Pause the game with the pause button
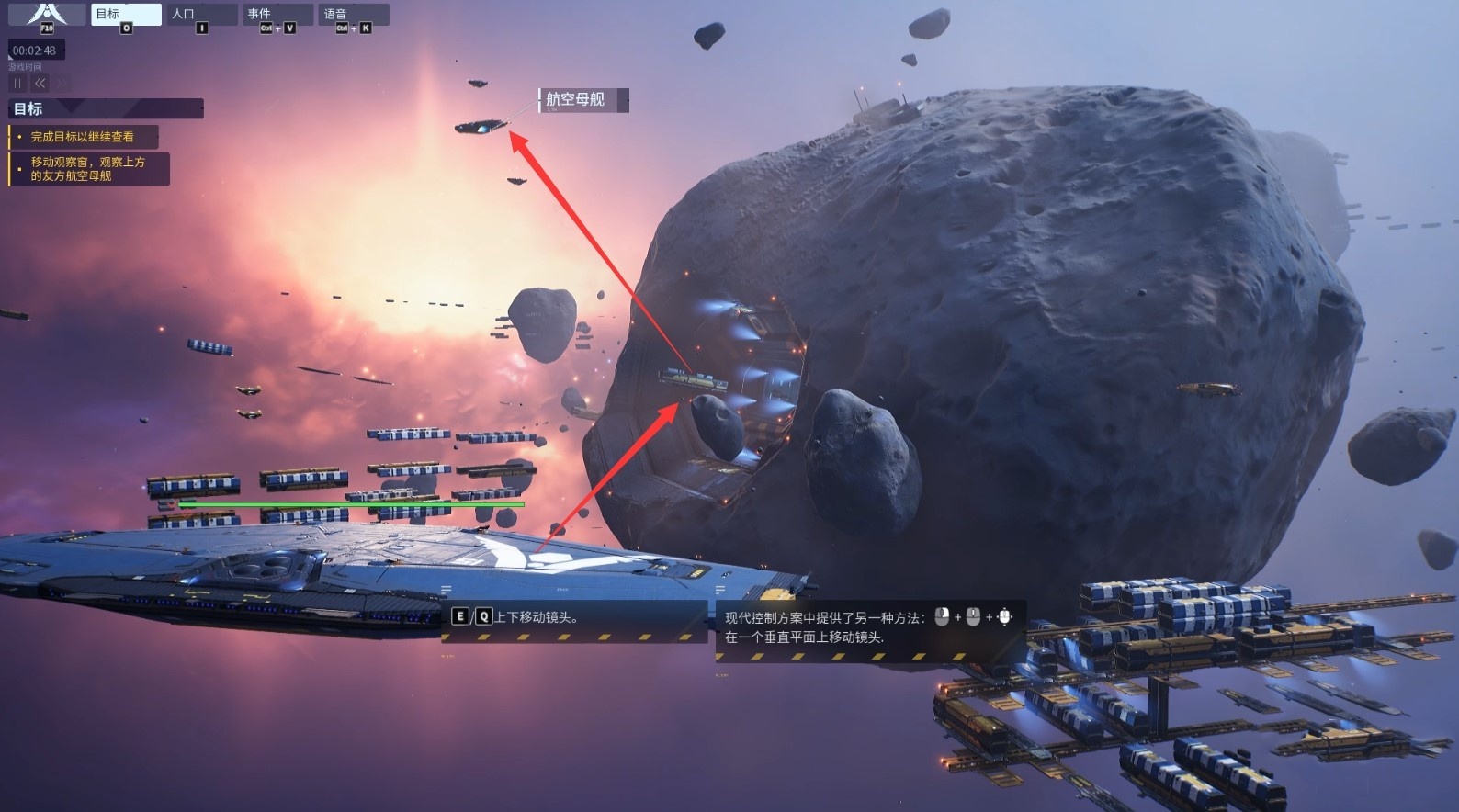The image size is (1459, 812). tap(17, 84)
